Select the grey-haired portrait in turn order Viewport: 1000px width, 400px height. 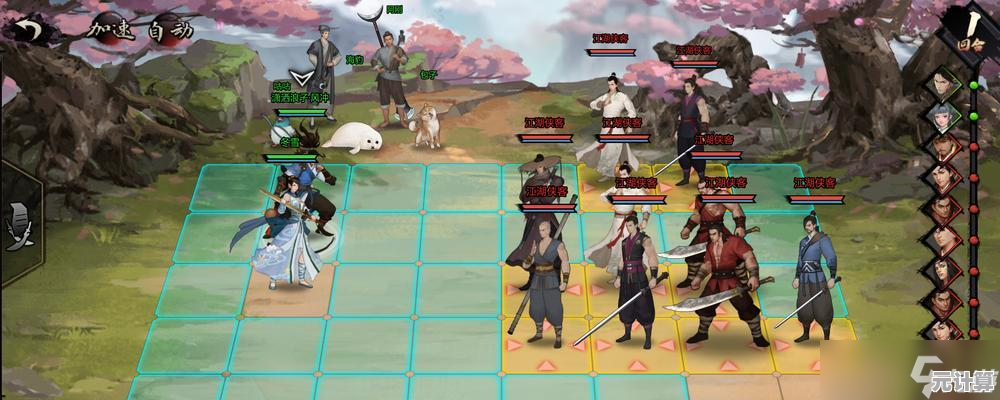tap(941, 116)
